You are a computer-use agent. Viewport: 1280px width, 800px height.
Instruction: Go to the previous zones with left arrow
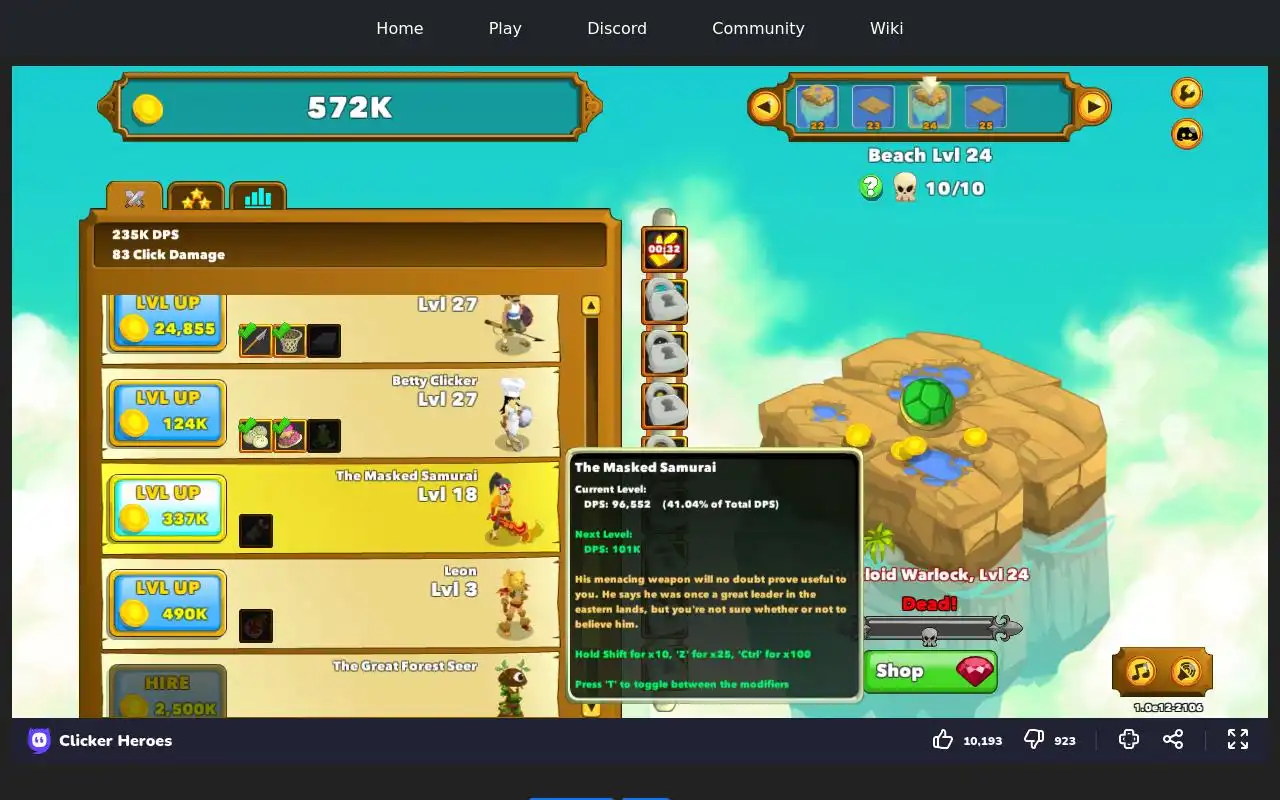click(x=765, y=106)
